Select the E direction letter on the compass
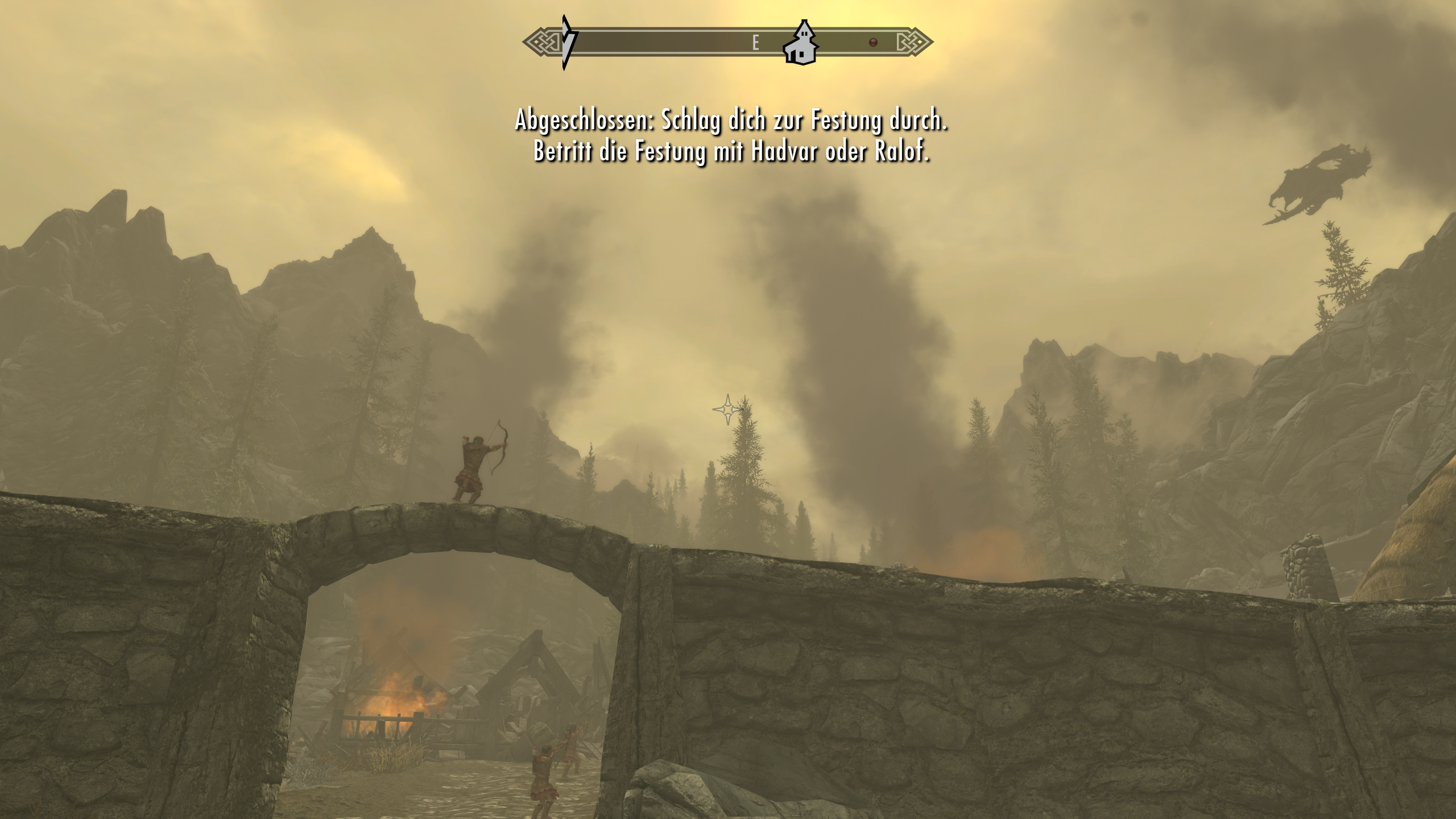The height and width of the screenshot is (819, 1456). [755, 42]
